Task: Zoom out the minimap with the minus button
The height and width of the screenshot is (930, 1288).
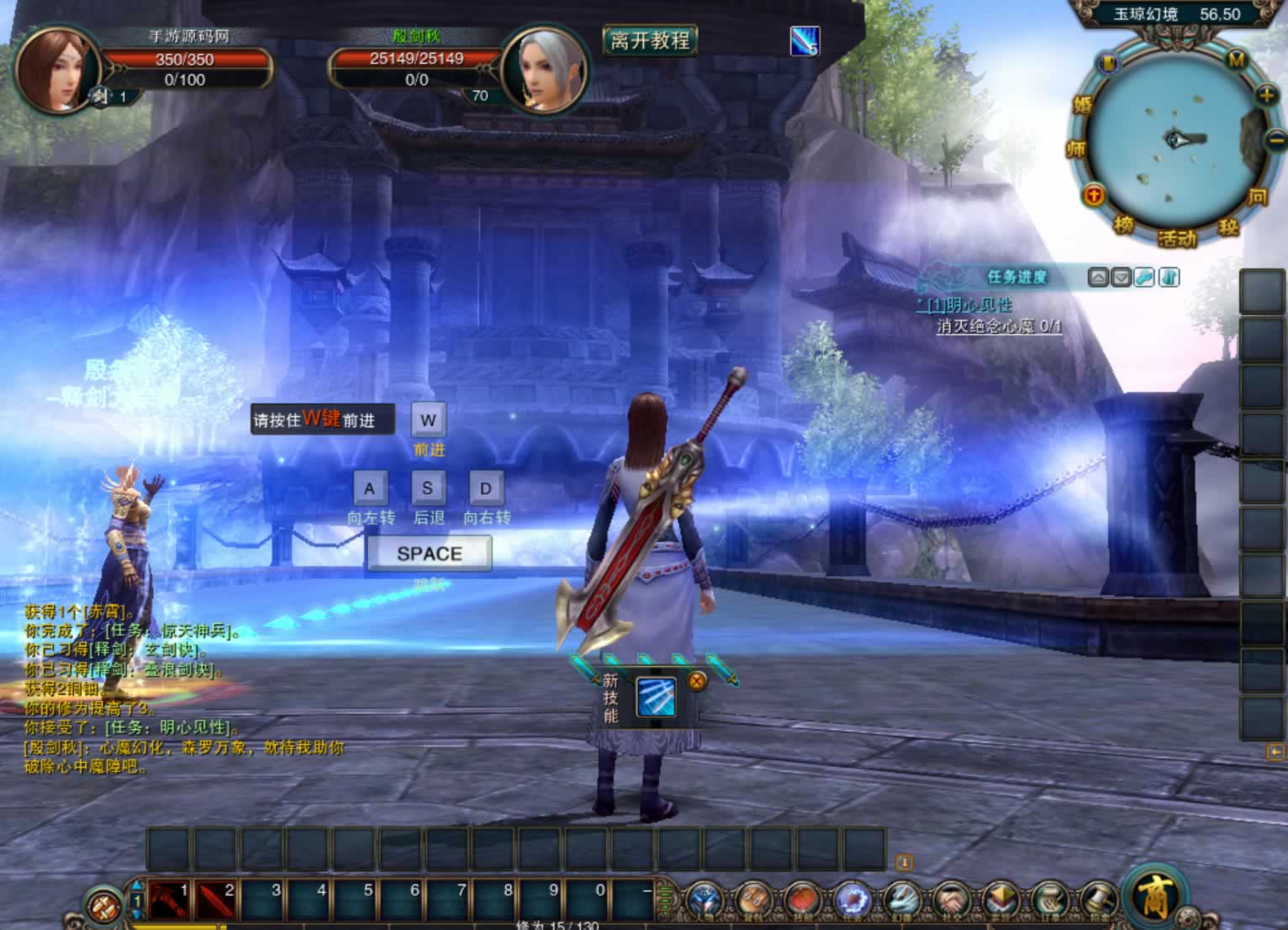Action: click(x=1275, y=140)
